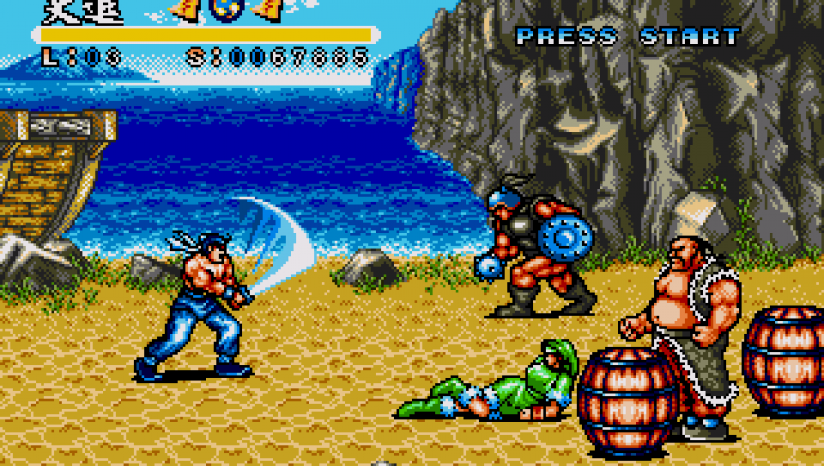The height and width of the screenshot is (466, 824).
Task: Select the blue orb icon in the HUD
Action: point(223,9)
